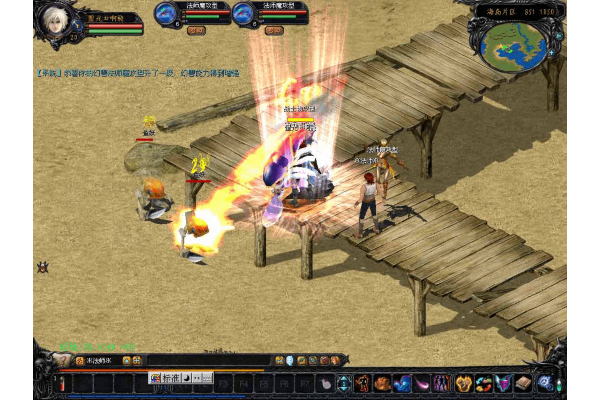This screenshot has height=400, width=600.
Task: Open the brown book icon in the bottom bar
Action: [x=523, y=383]
